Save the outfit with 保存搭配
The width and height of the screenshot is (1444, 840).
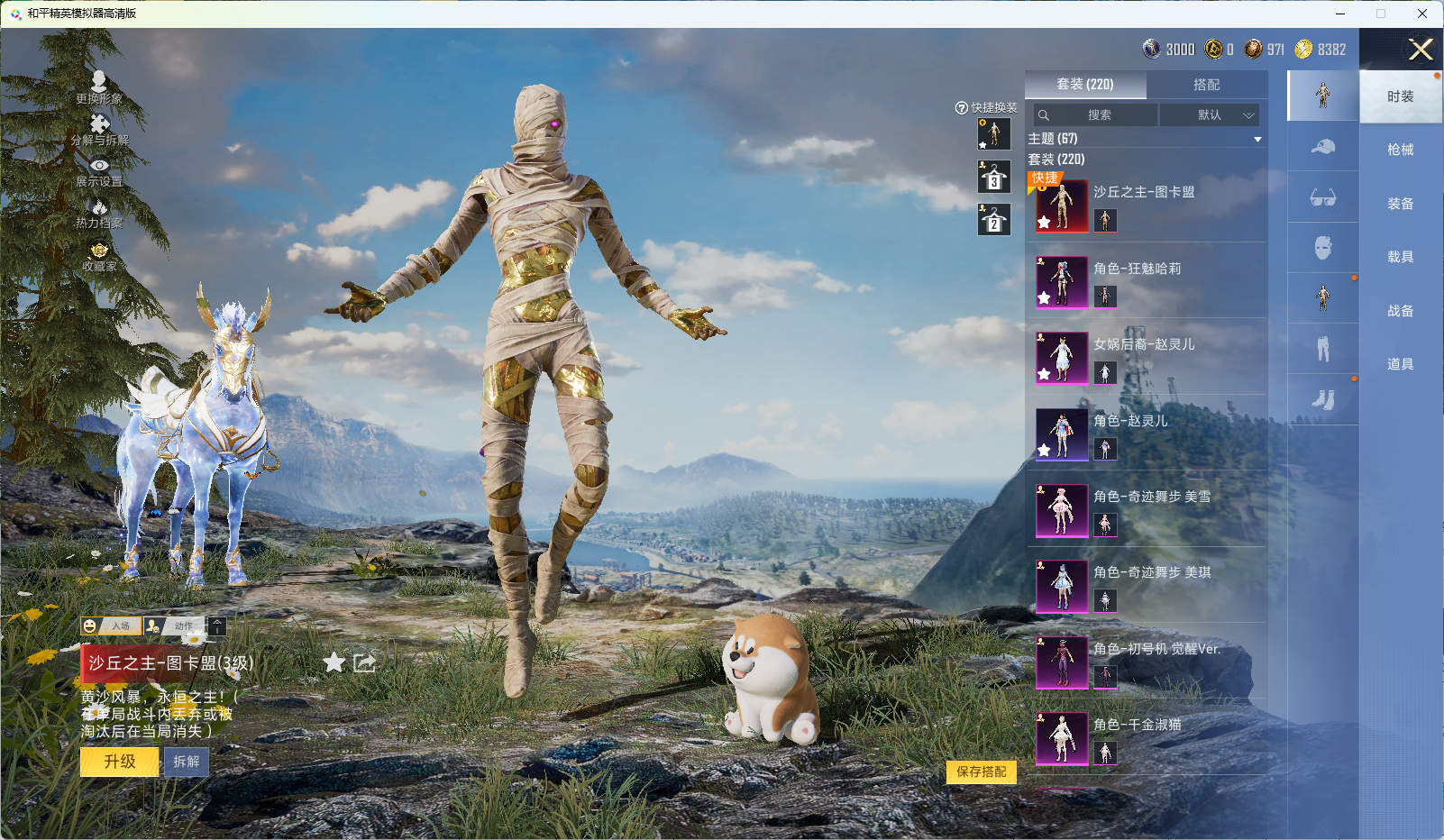pyautogui.click(x=981, y=772)
